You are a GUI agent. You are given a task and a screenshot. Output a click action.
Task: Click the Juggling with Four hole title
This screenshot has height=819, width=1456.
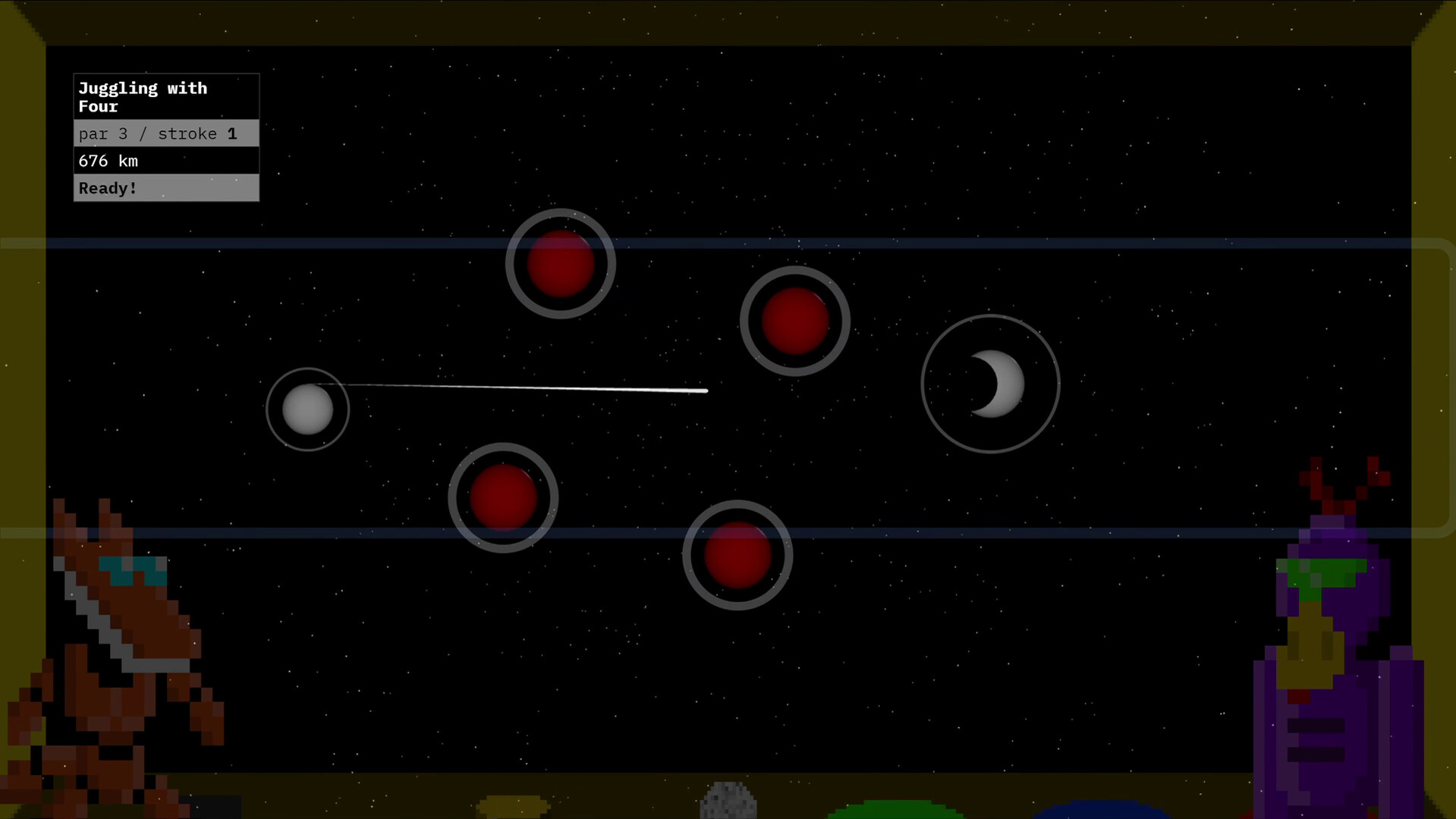(x=143, y=97)
